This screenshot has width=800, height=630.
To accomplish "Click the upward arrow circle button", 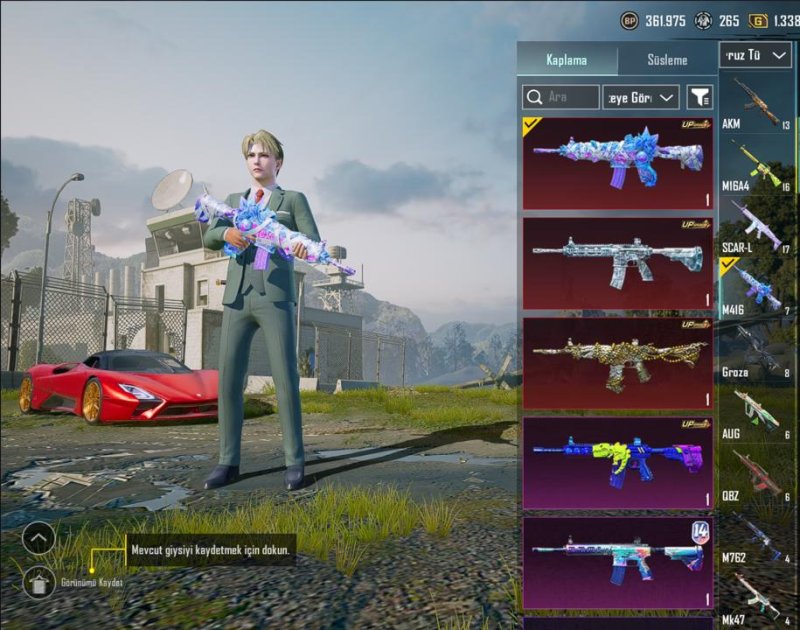I will [x=38, y=539].
